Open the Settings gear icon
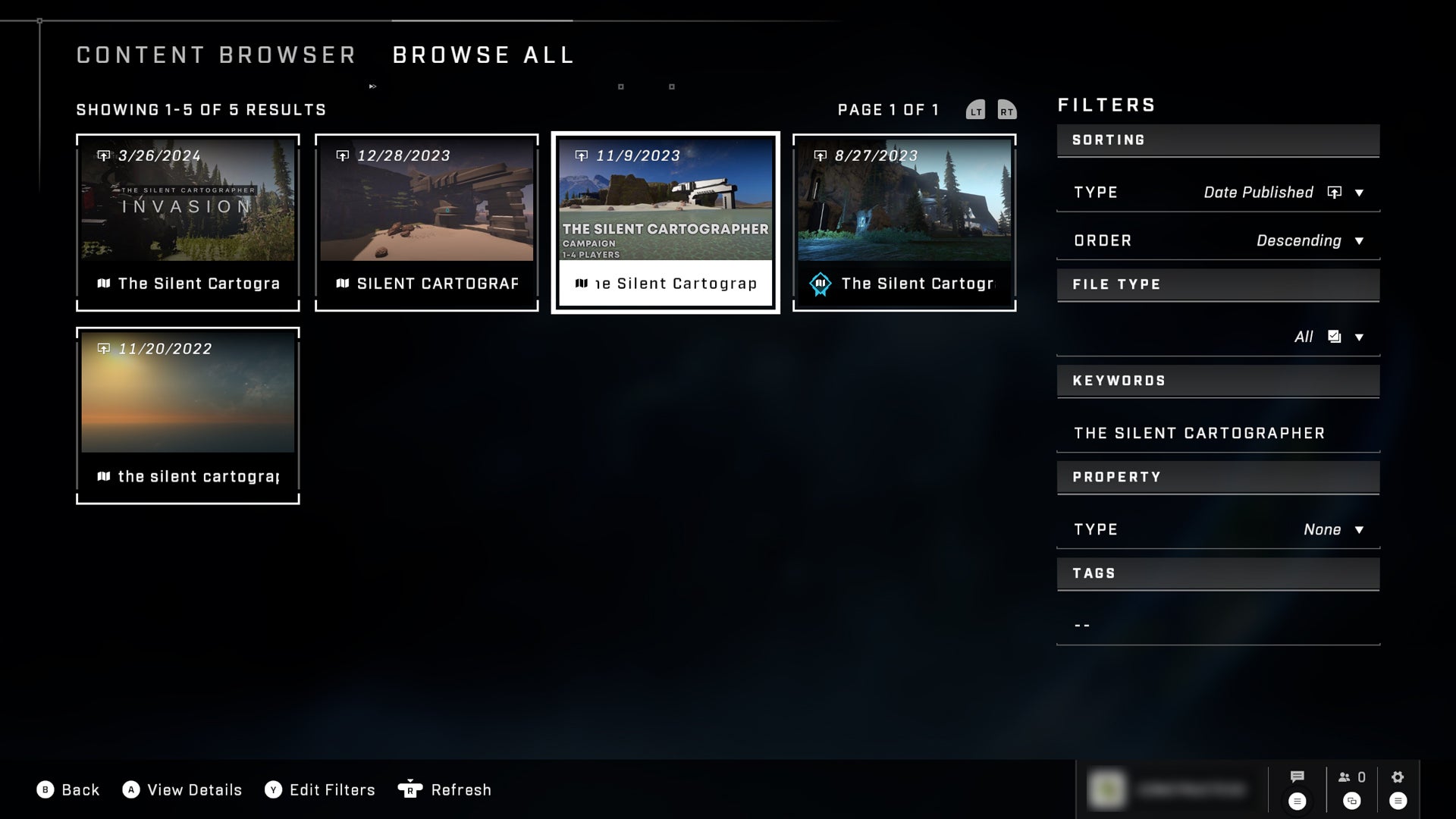Image resolution: width=1456 pixels, height=819 pixels. pyautogui.click(x=1397, y=776)
